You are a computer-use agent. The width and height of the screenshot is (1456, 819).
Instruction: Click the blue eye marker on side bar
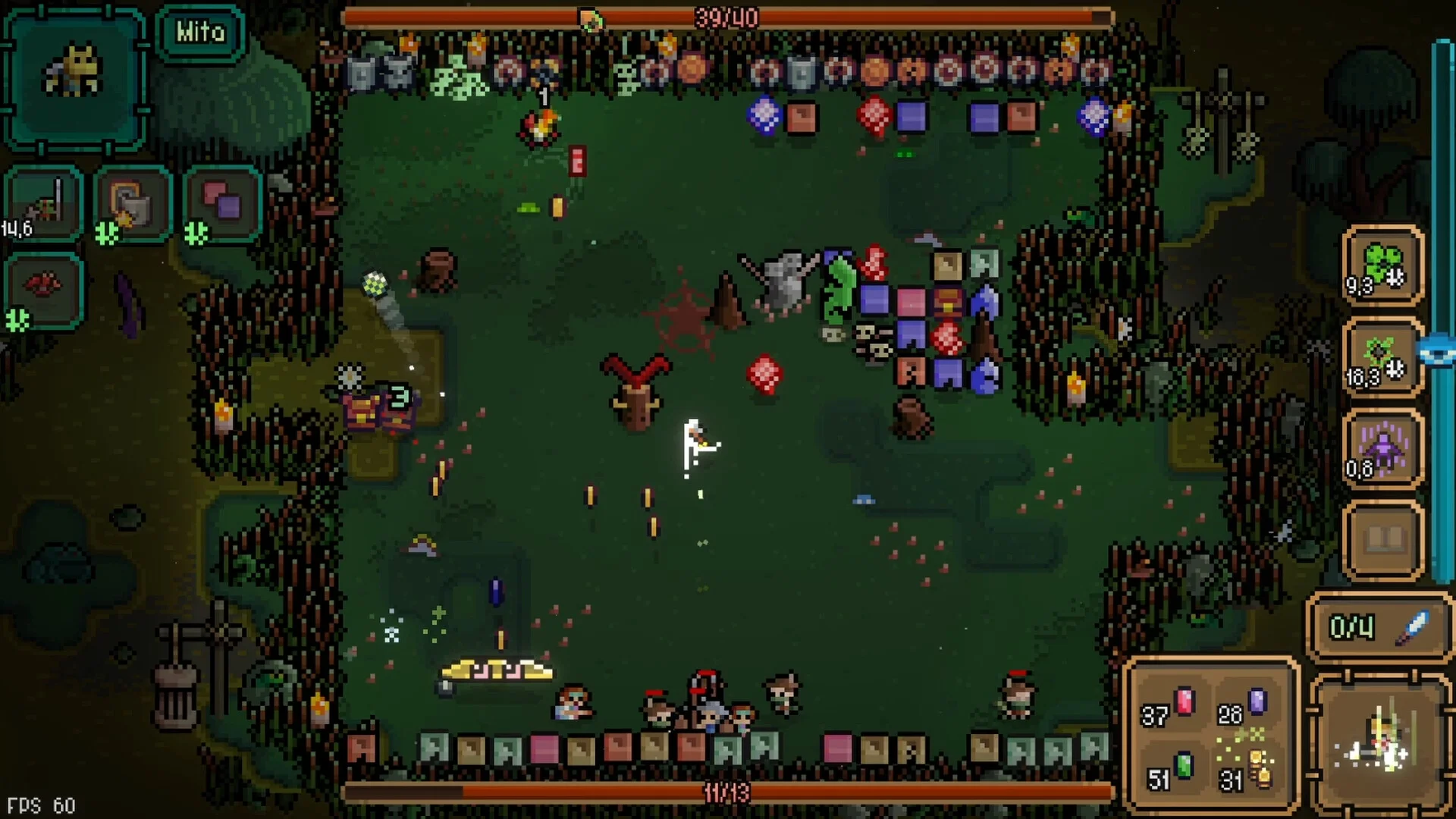pyautogui.click(x=1438, y=353)
